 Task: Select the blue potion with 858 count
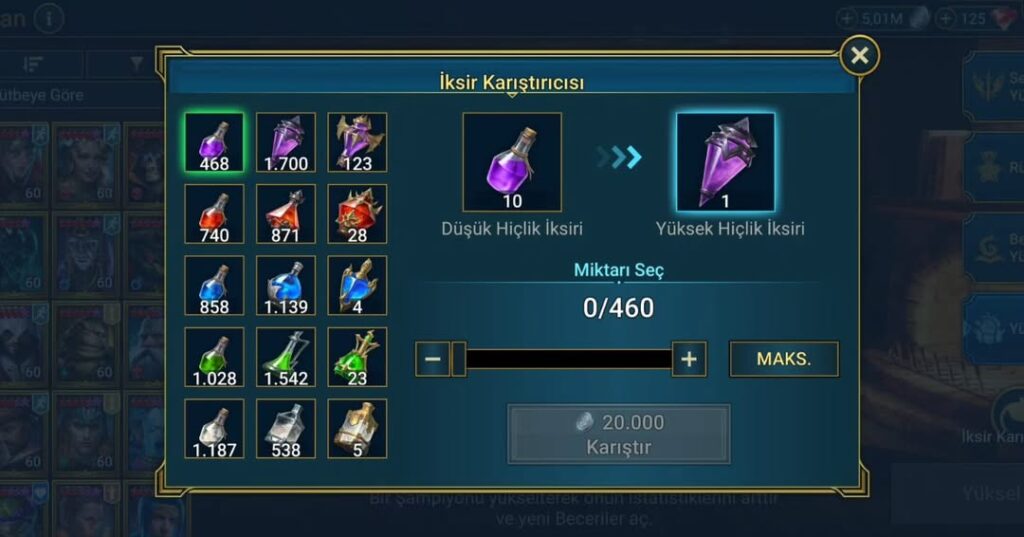214,286
